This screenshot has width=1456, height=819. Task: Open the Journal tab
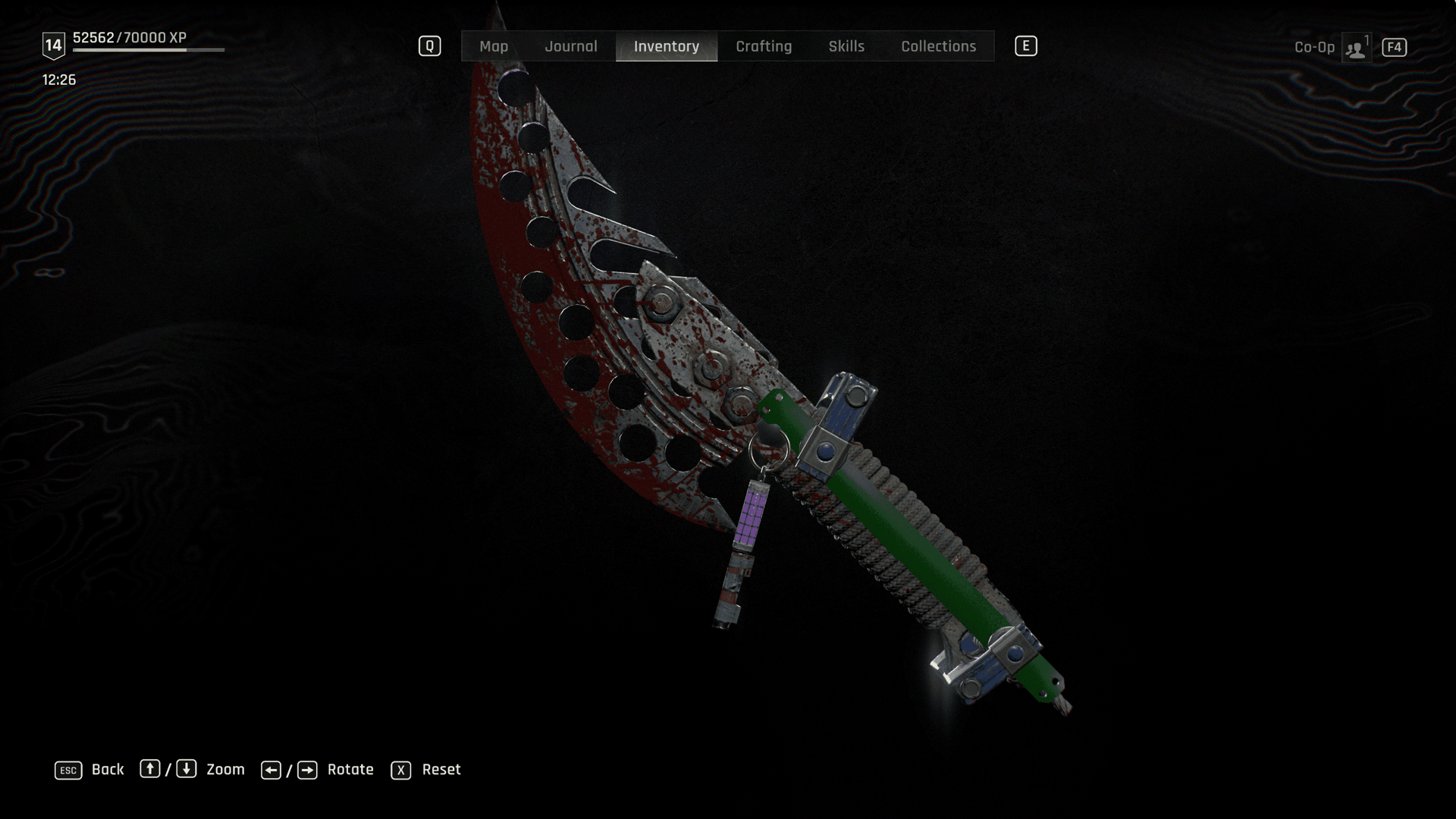coord(570,46)
